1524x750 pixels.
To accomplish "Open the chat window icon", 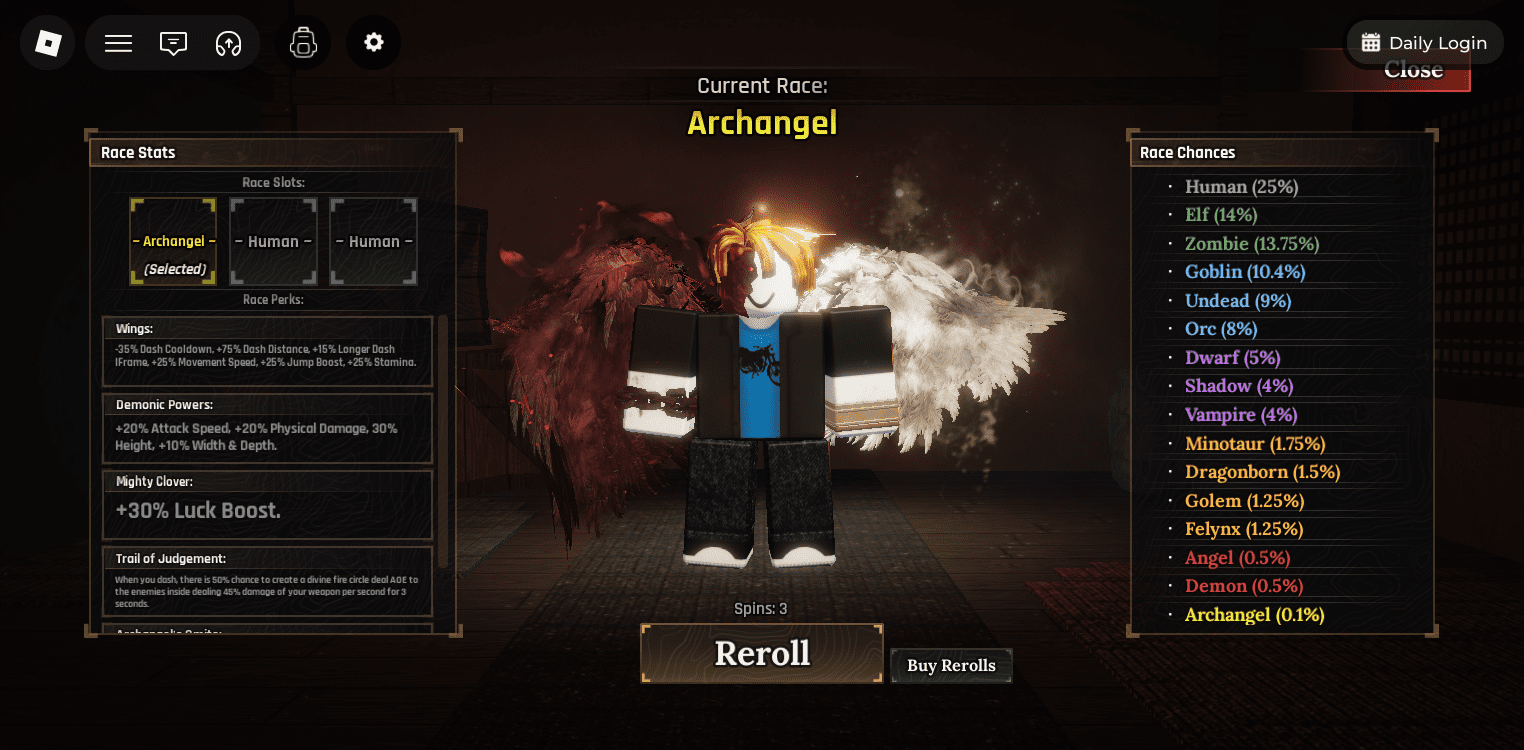I will pos(174,43).
